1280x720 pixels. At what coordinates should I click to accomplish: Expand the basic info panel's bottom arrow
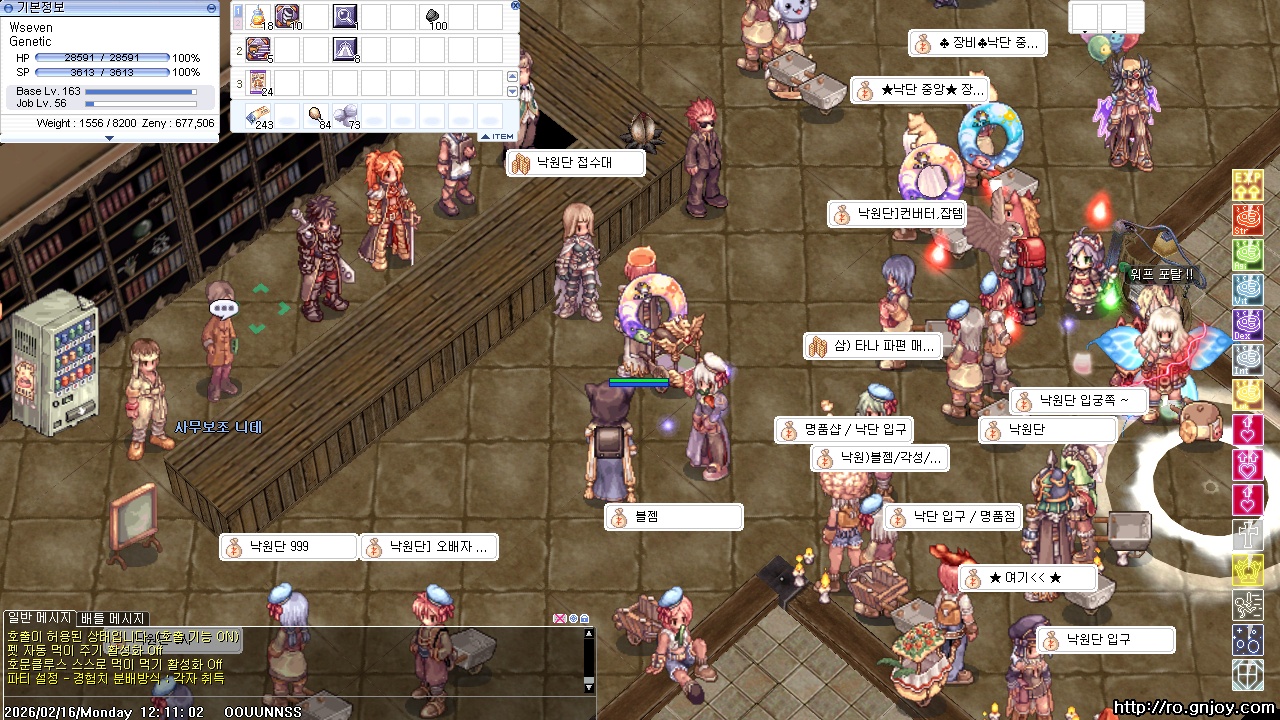click(x=110, y=138)
